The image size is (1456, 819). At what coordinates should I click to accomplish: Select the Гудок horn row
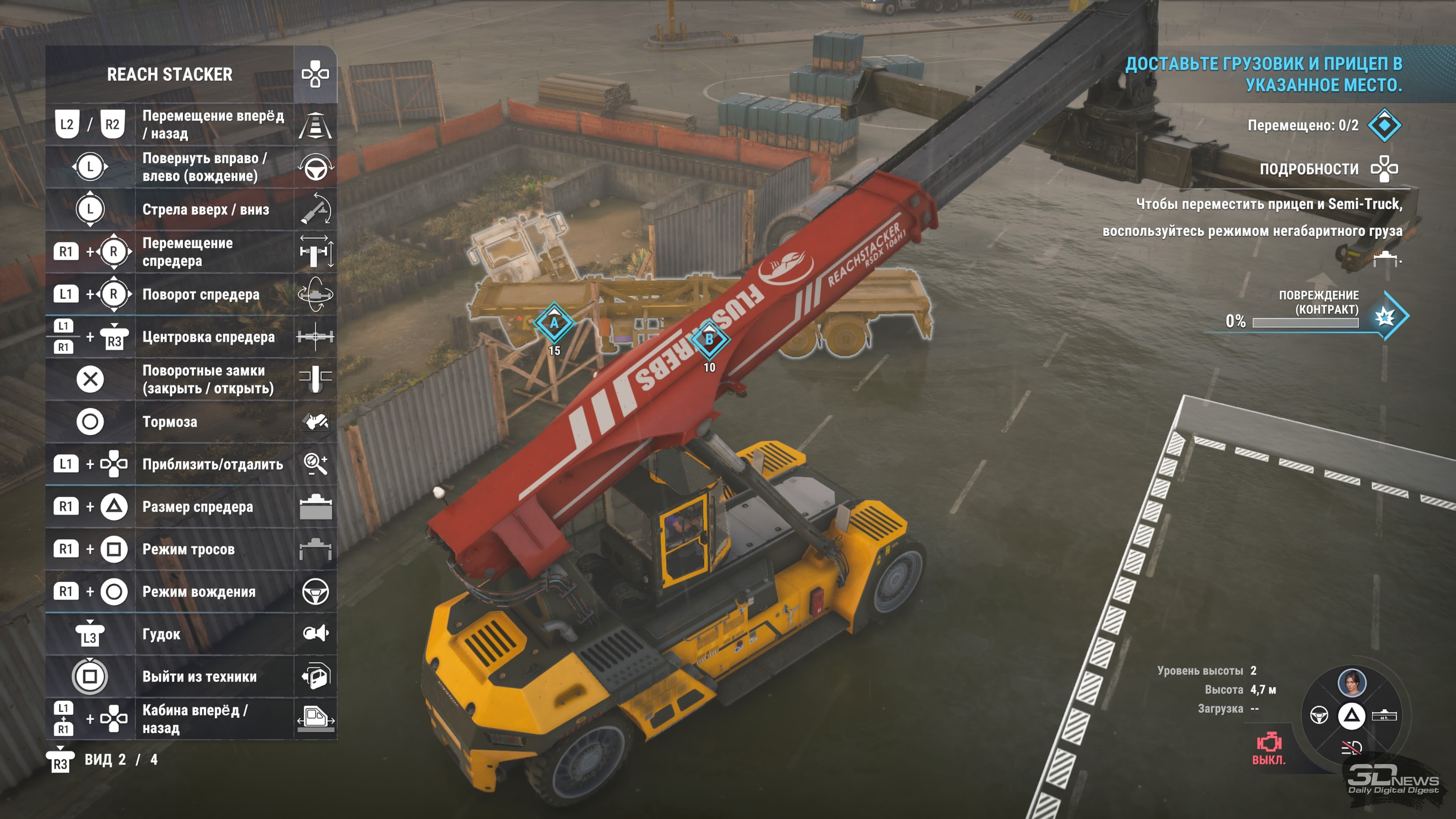coord(191,634)
